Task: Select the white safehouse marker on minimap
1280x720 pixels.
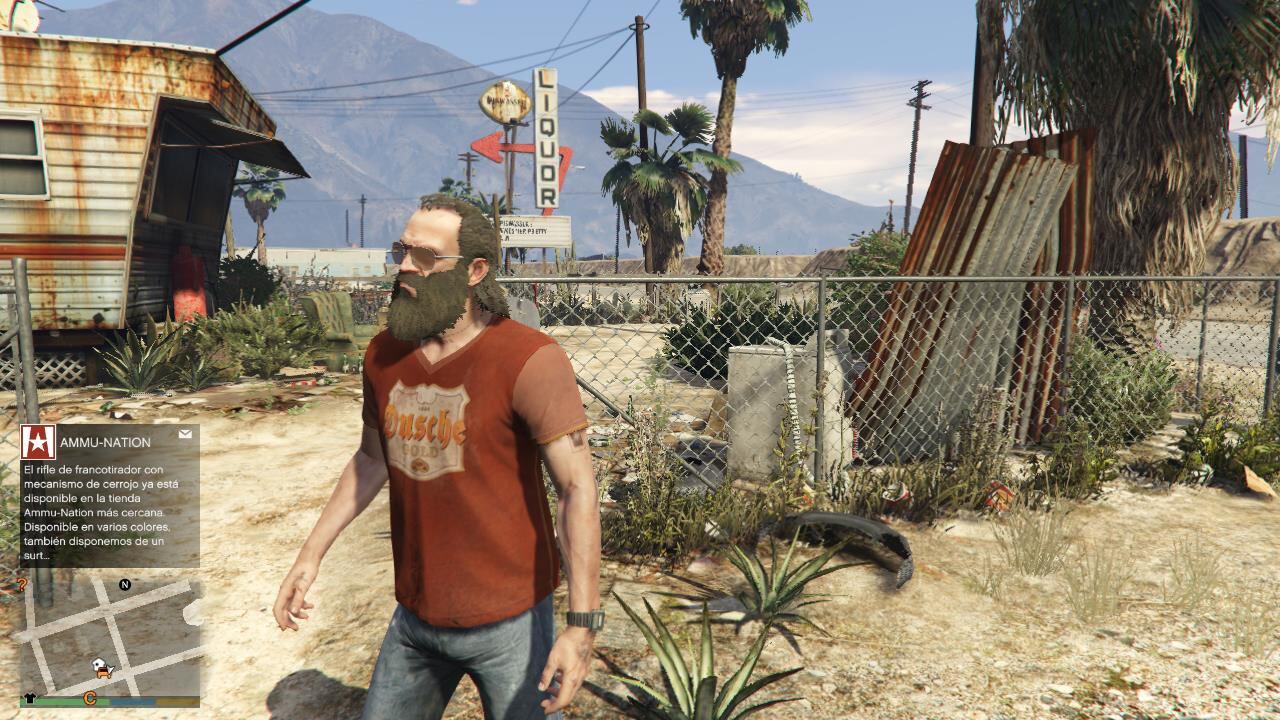Action: [x=99, y=665]
